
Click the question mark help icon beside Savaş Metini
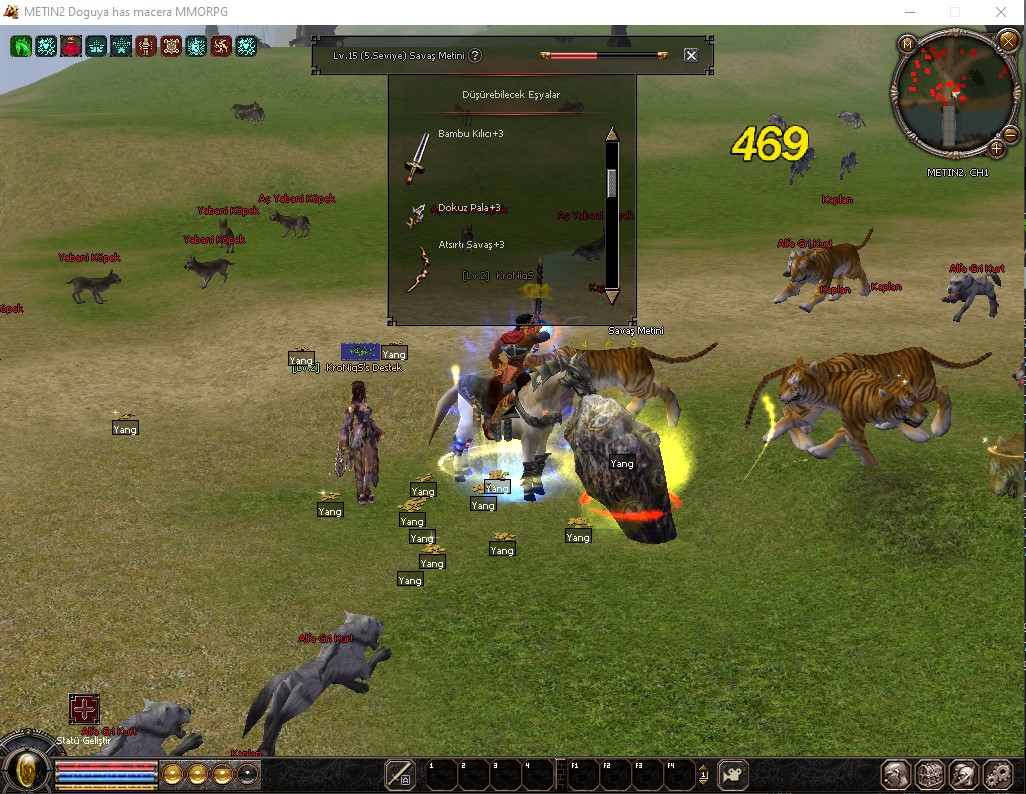pos(475,56)
